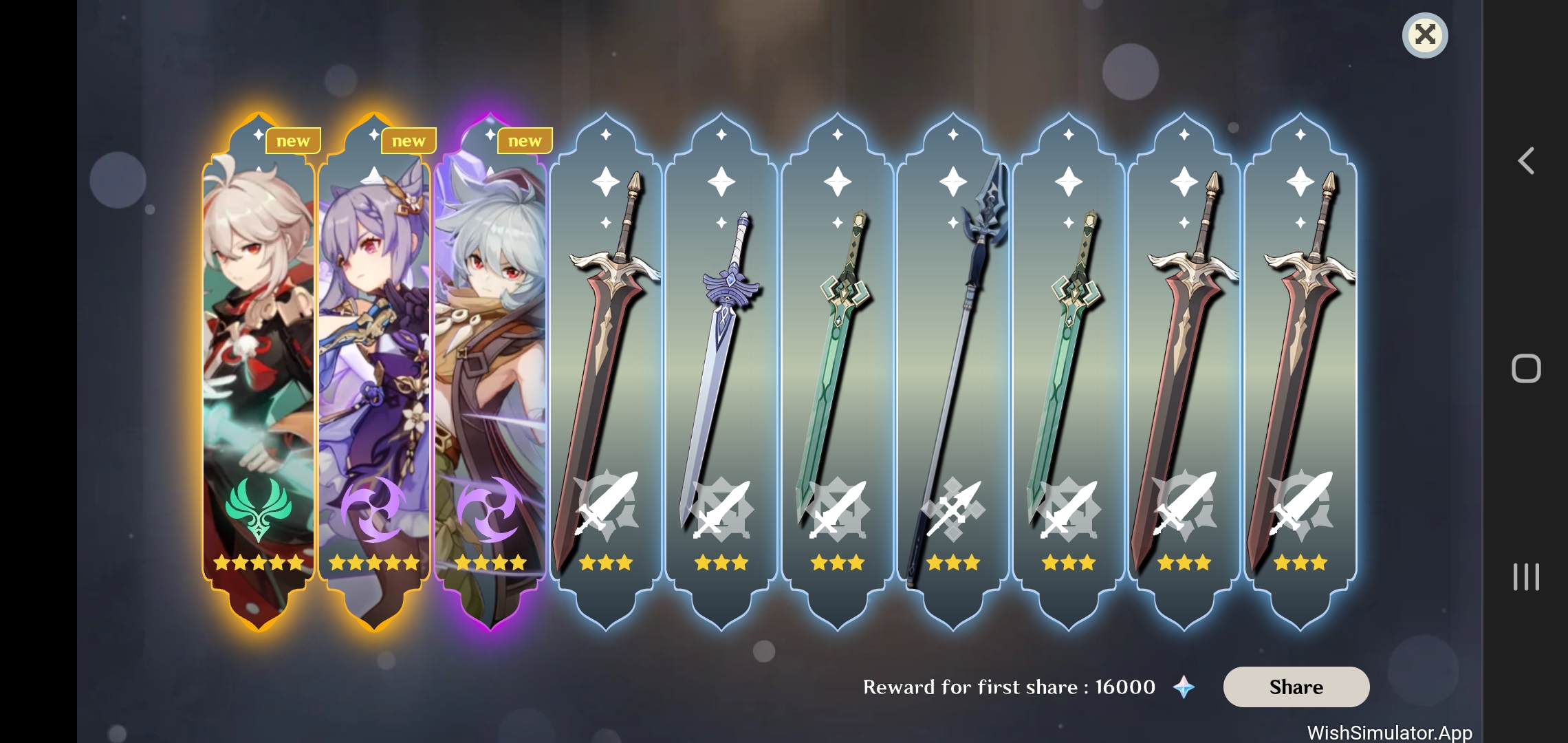Click the five-star rating under Keqing
The height and width of the screenshot is (743, 1568).
coord(374,563)
